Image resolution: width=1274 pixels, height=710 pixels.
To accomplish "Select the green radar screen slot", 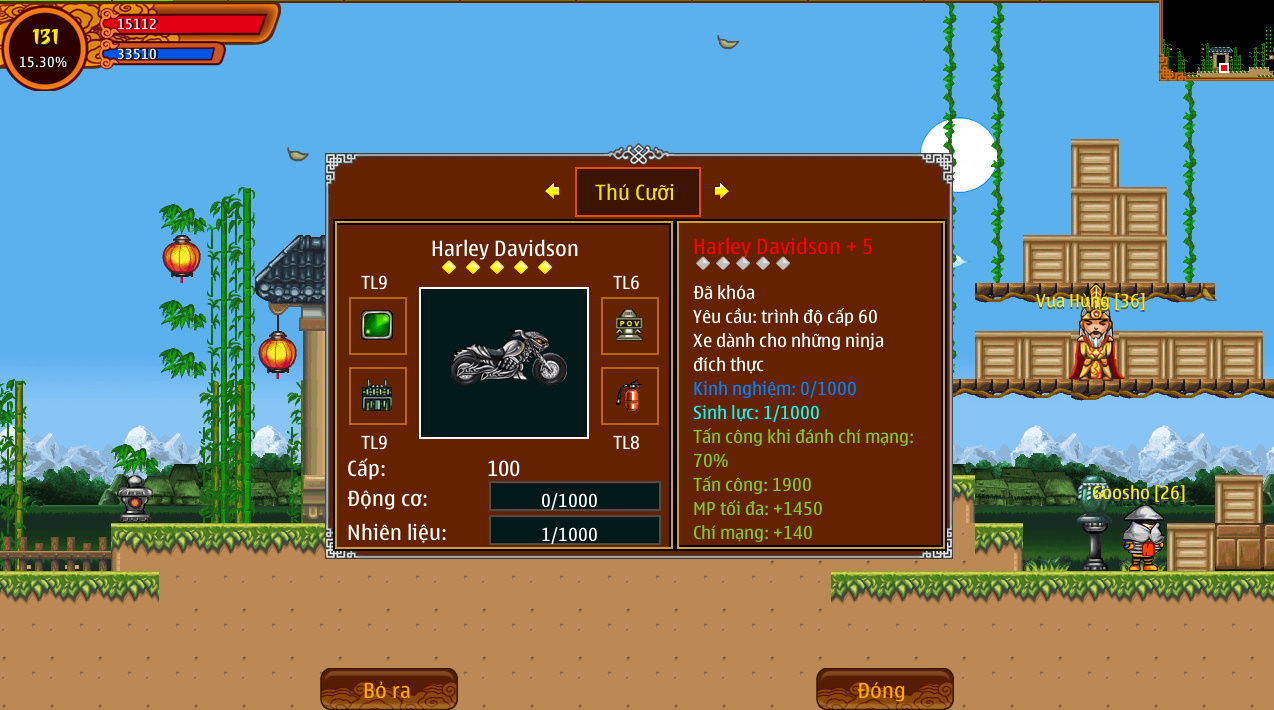I will coord(377,325).
